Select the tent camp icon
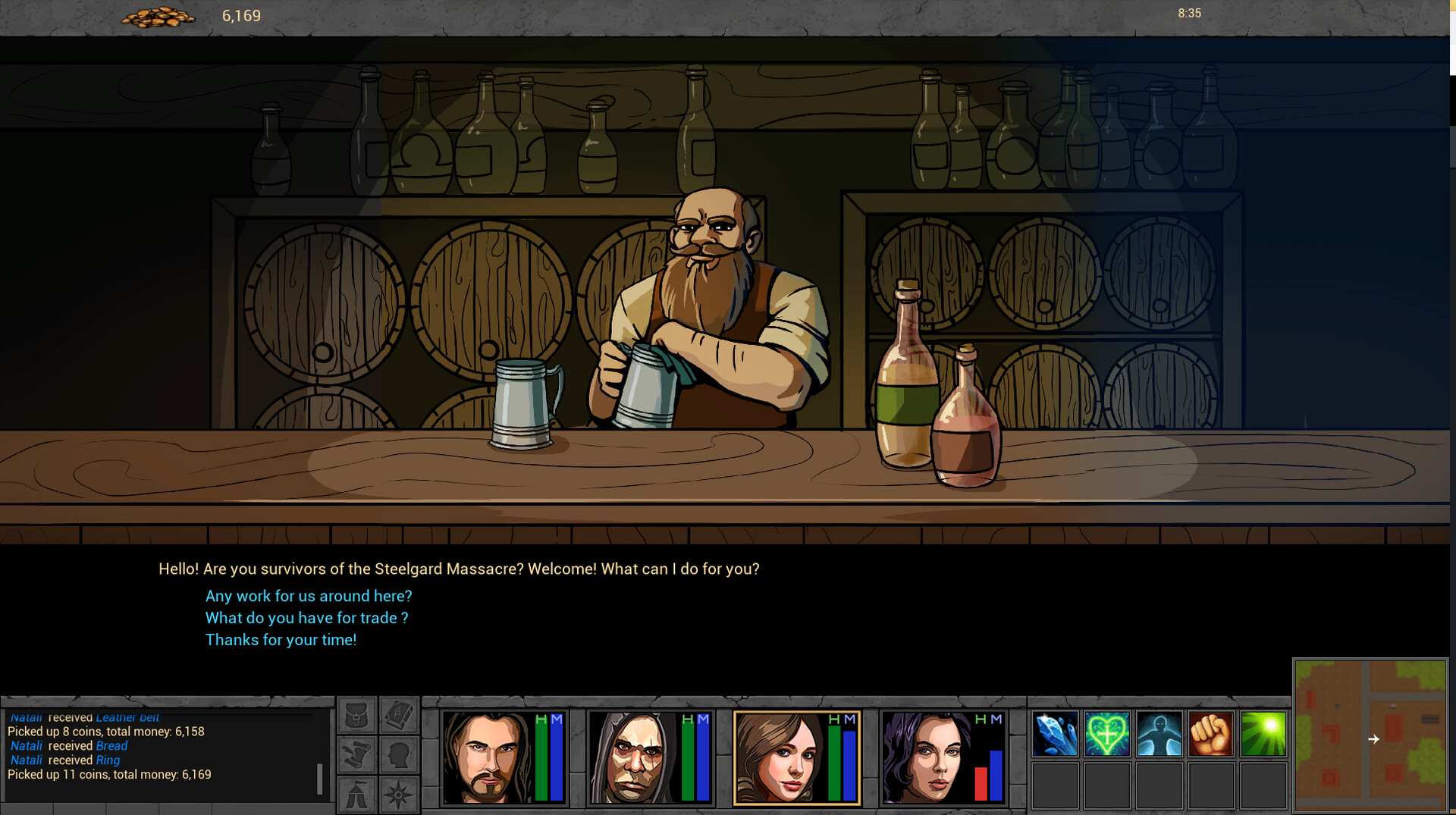The height and width of the screenshot is (815, 1456). [356, 795]
